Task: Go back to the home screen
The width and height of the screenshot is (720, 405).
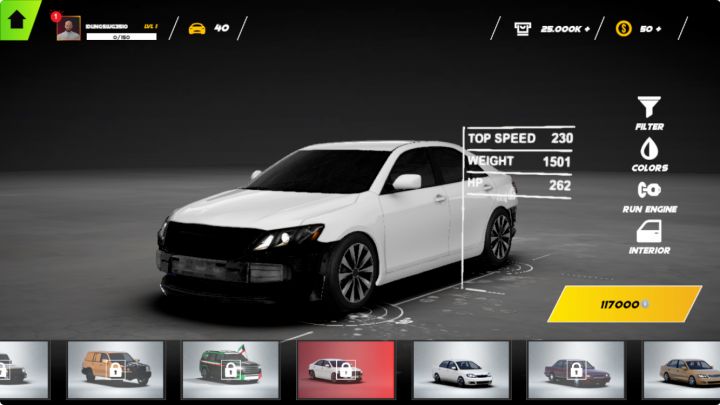Action: (x=17, y=17)
